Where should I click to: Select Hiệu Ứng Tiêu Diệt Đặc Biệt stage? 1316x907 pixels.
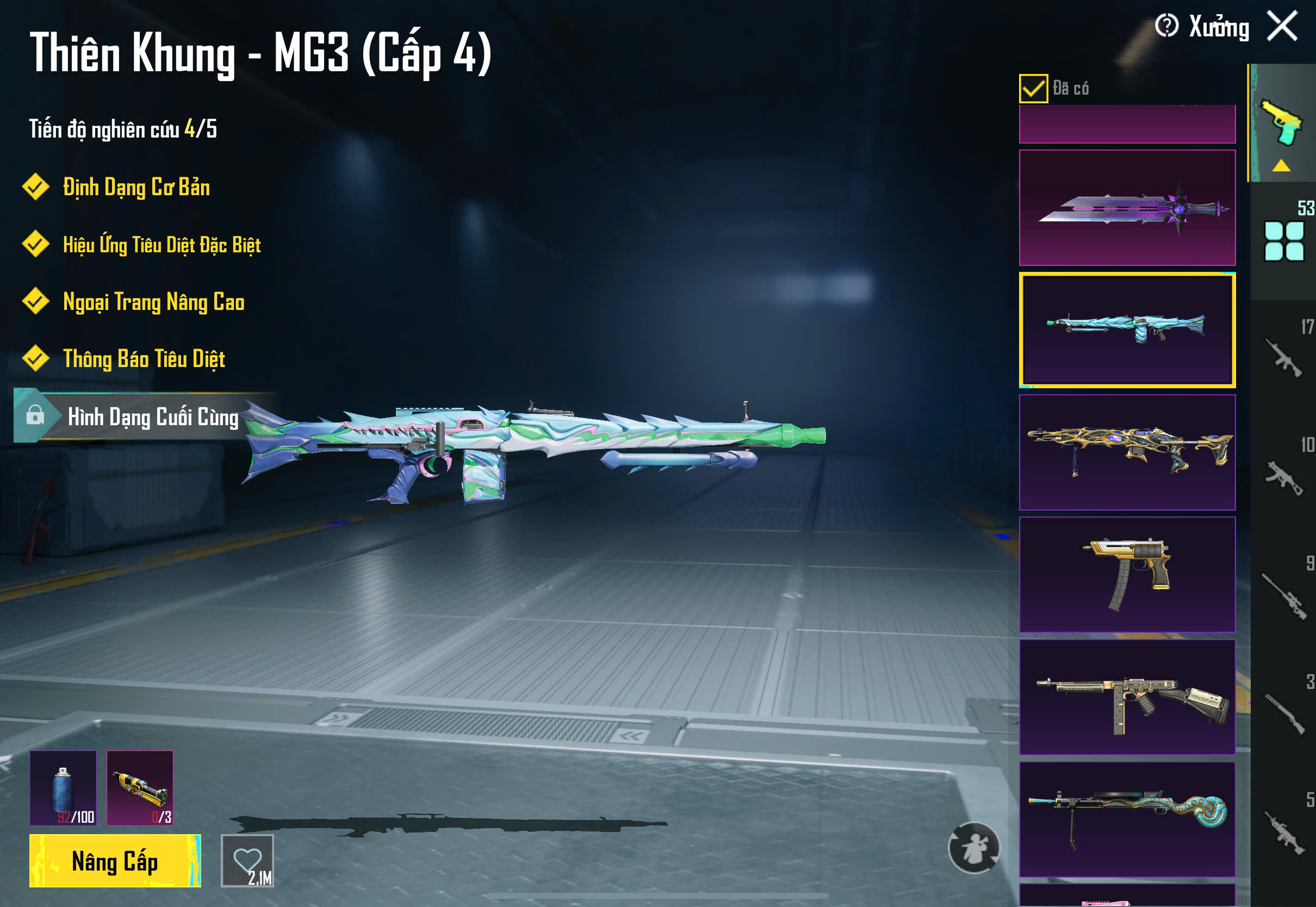click(x=162, y=245)
